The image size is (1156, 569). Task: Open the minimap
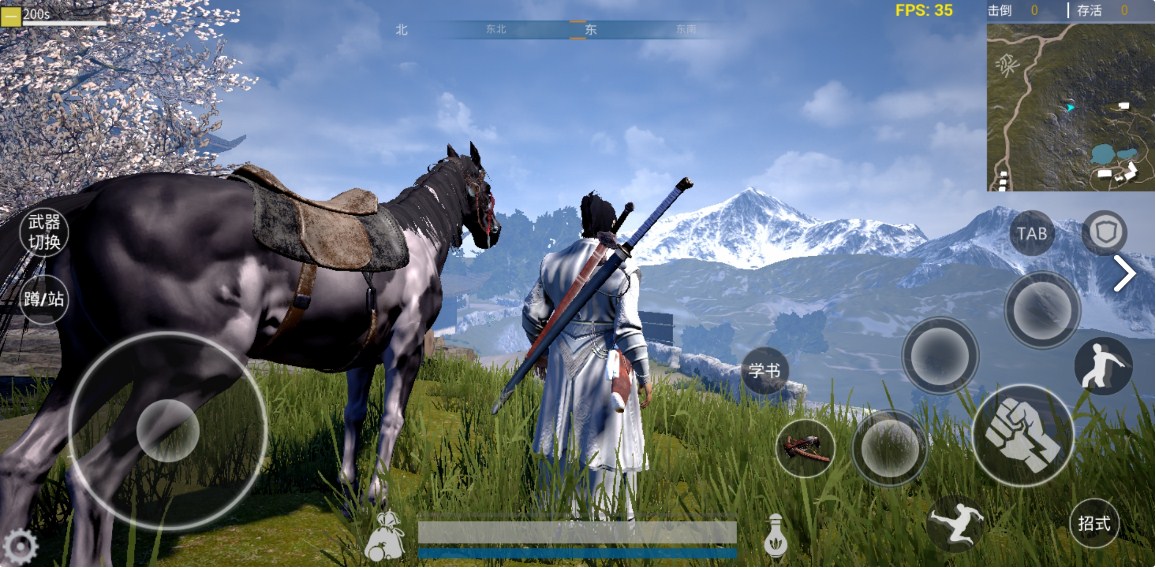[x=1069, y=107]
